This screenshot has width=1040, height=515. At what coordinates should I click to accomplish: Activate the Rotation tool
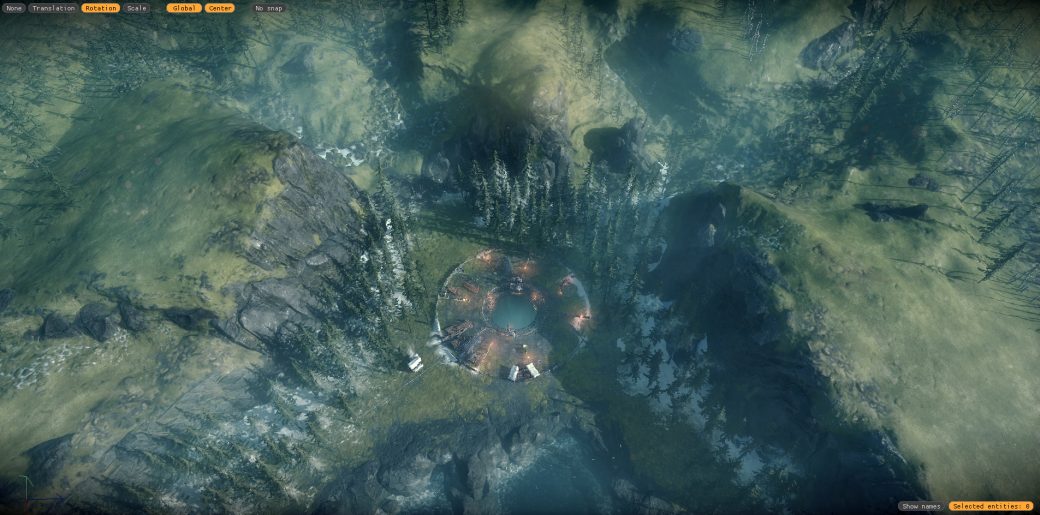[x=100, y=8]
